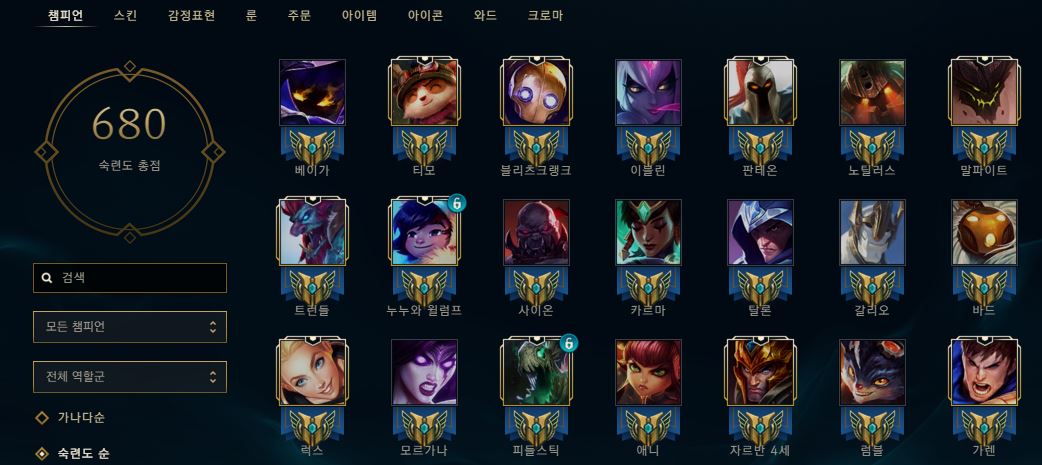Open the 감정표현 tab
Image resolution: width=1042 pixels, height=465 pixels.
pos(191,16)
